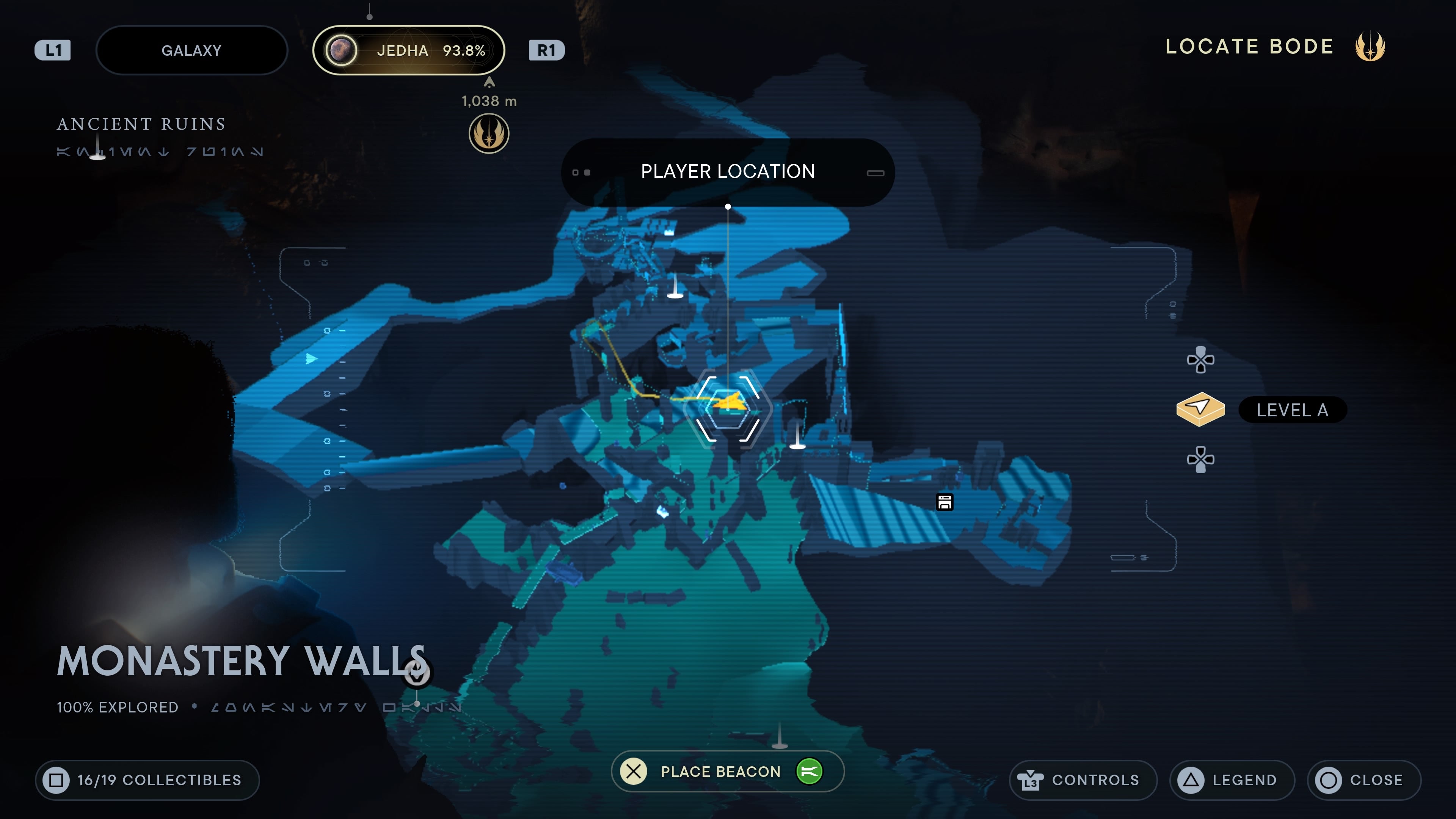Move up one map level

tap(1200, 360)
